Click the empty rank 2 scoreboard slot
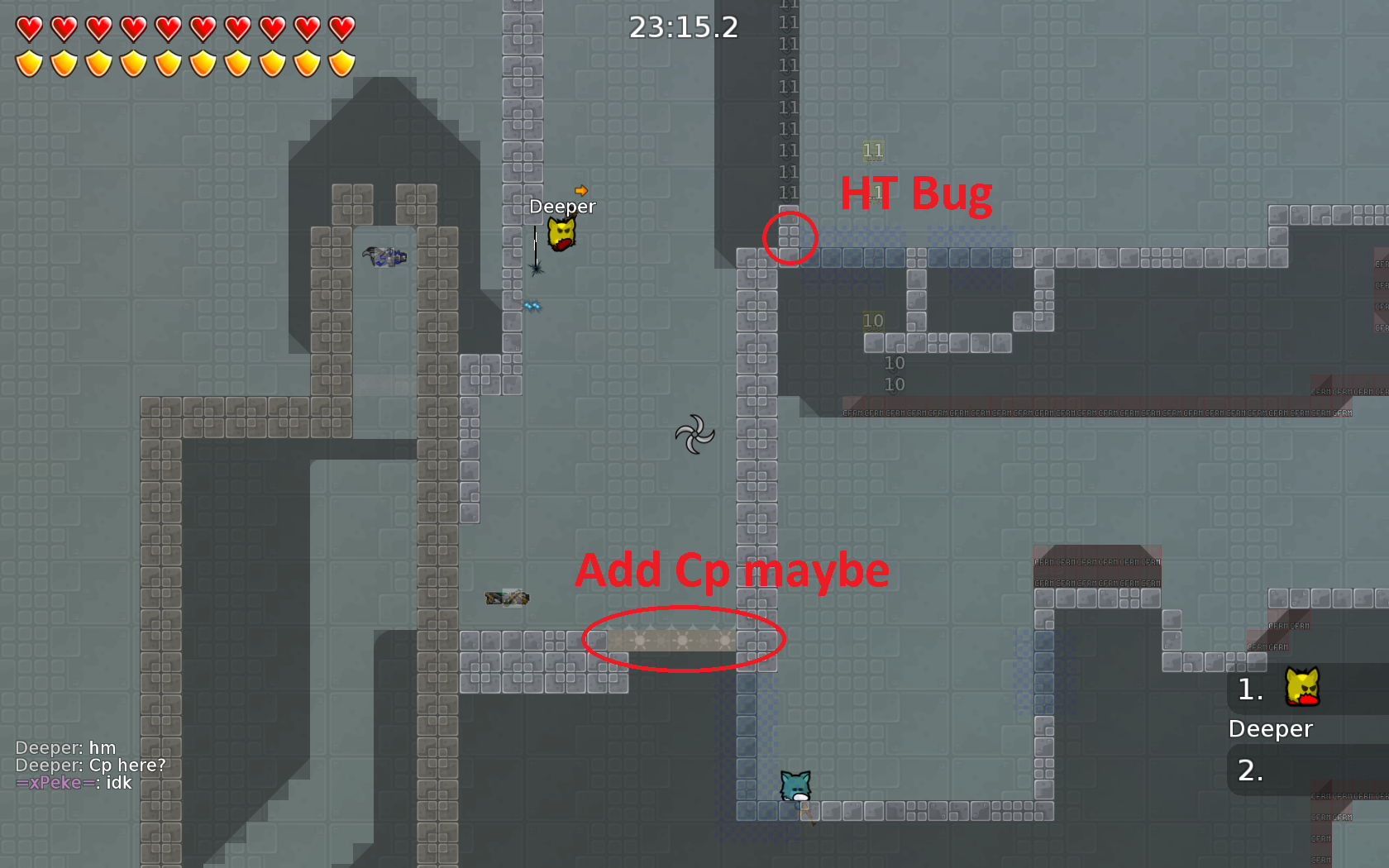The width and height of the screenshot is (1389, 868). click(x=1253, y=769)
